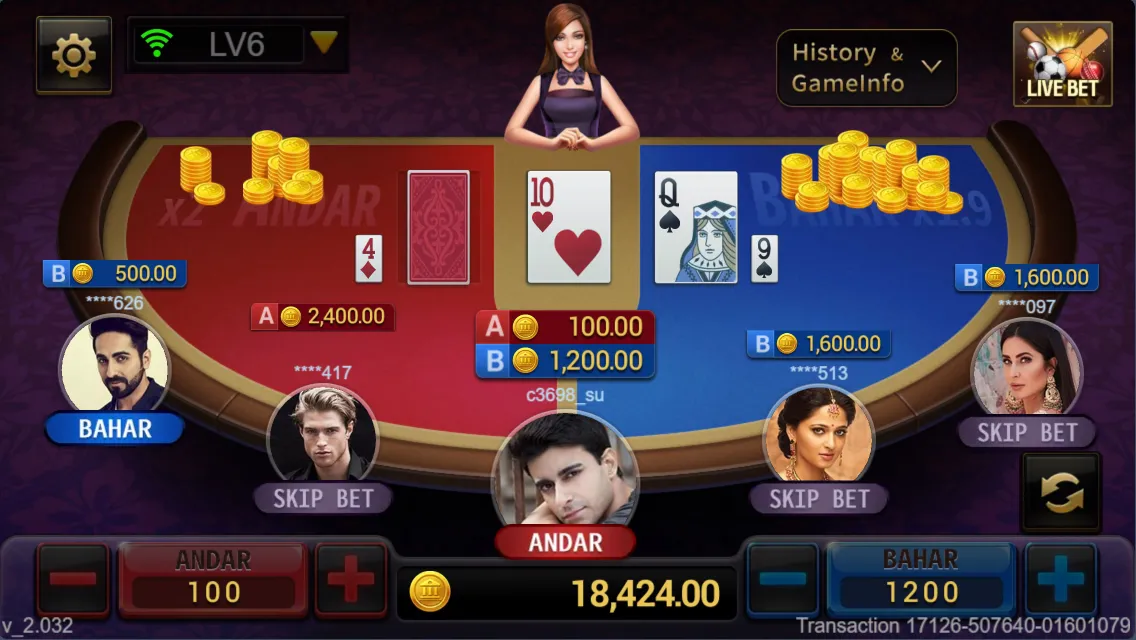This screenshot has height=640, width=1136.
Task: Decrease the Andar bet with the red minus
Action: (73, 579)
